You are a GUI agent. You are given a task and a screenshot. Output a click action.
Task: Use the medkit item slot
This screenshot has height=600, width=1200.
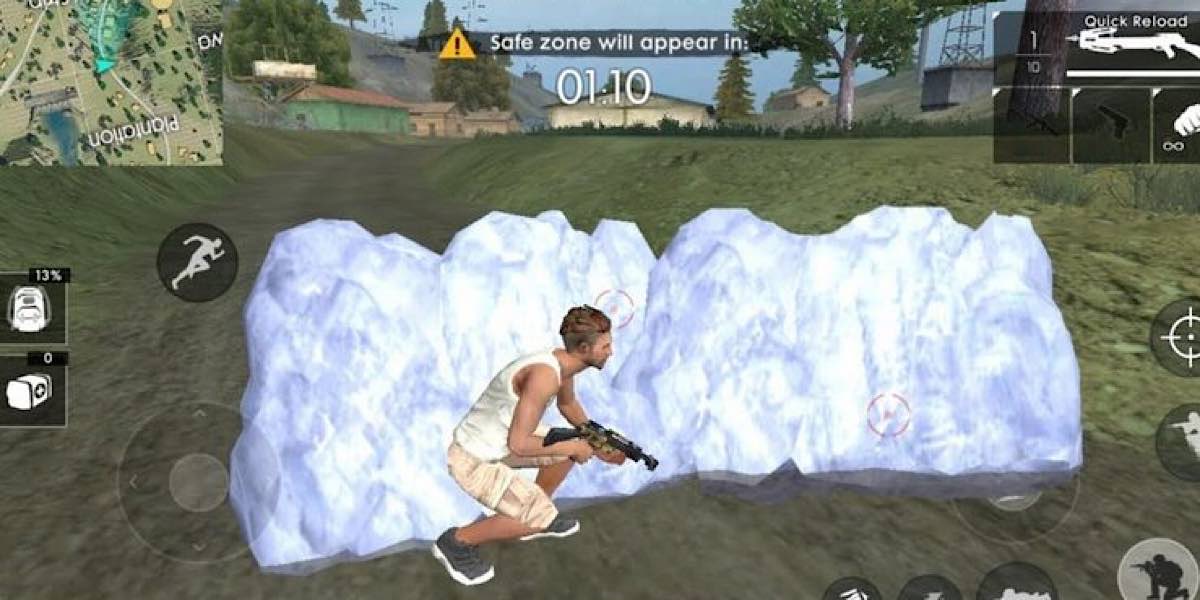pos(33,391)
